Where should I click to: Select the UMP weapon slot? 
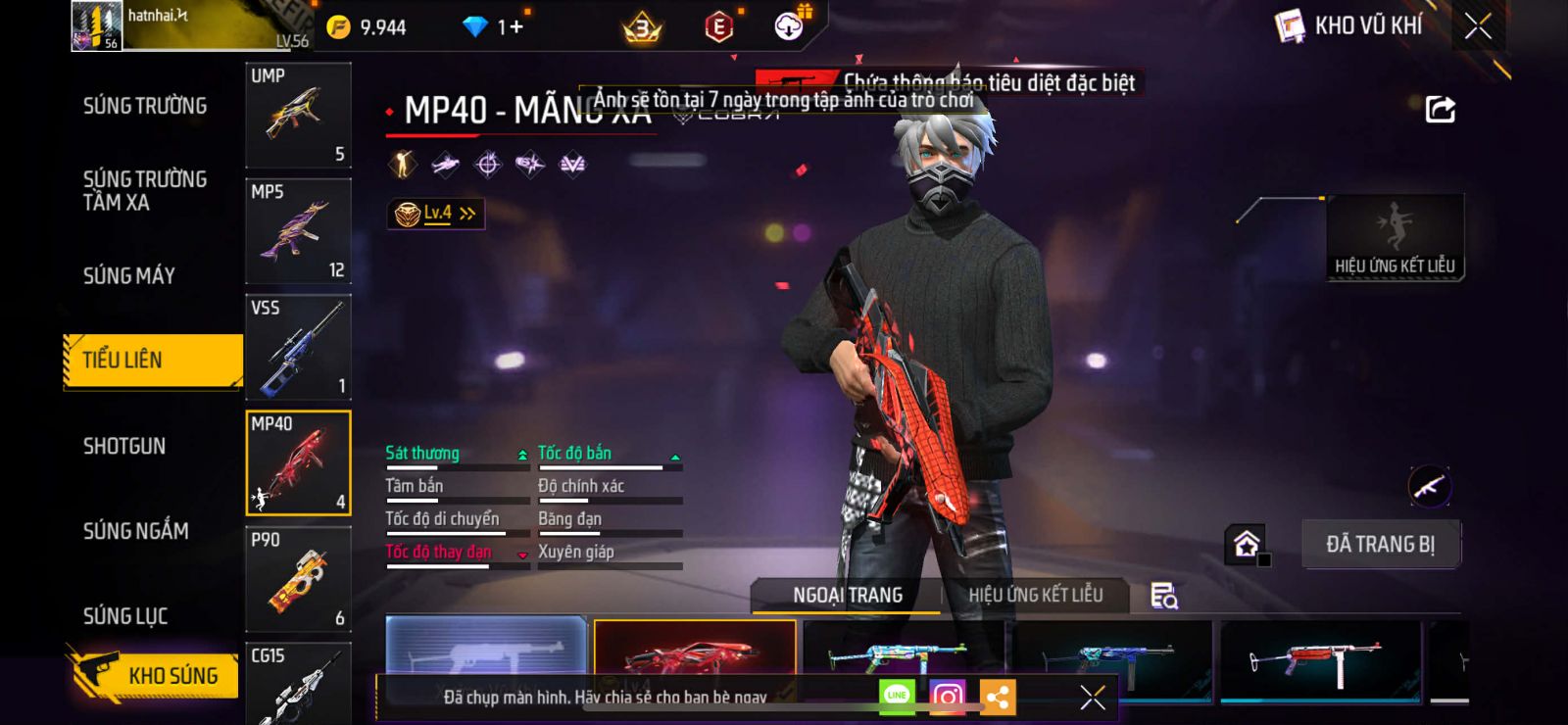click(298, 116)
